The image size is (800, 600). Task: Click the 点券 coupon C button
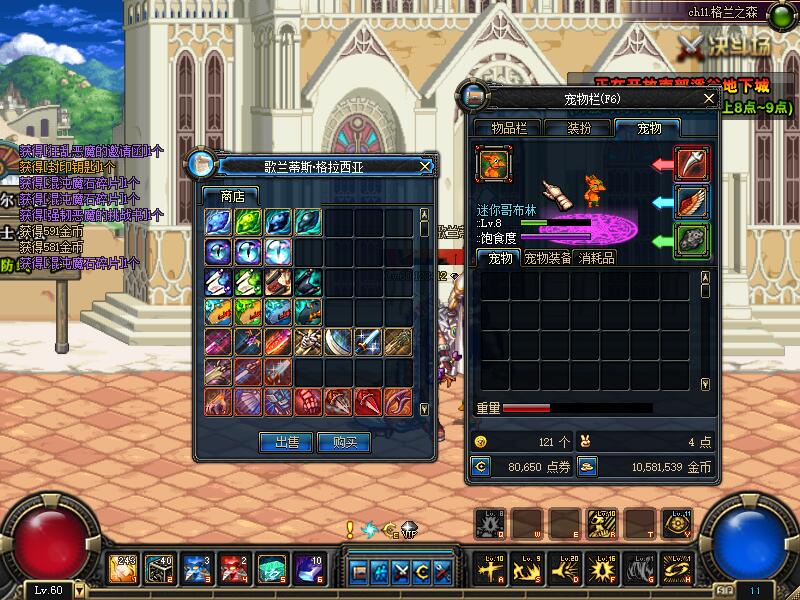pyautogui.click(x=481, y=466)
